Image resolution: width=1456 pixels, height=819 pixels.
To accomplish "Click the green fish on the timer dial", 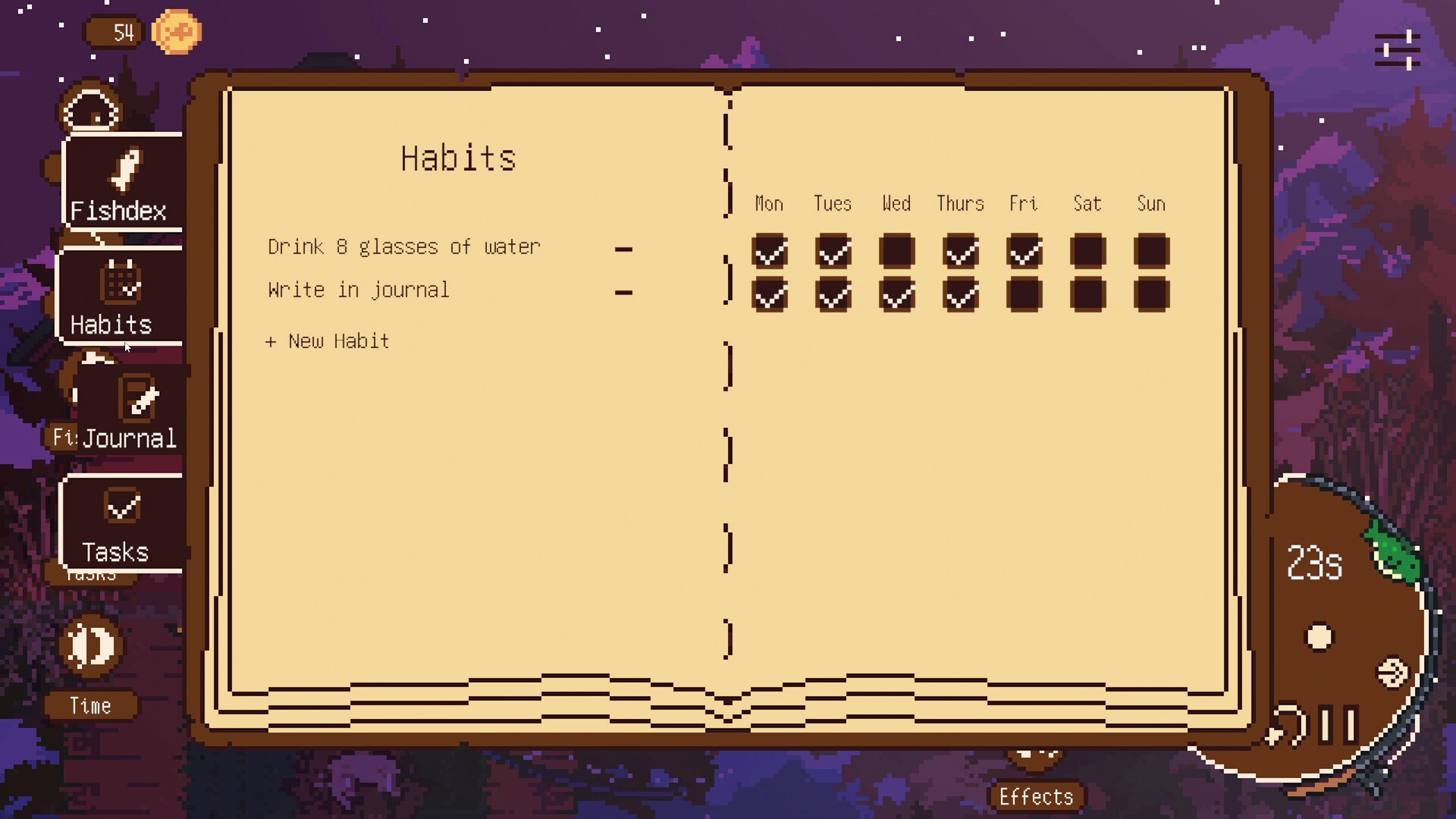I will 1395,554.
